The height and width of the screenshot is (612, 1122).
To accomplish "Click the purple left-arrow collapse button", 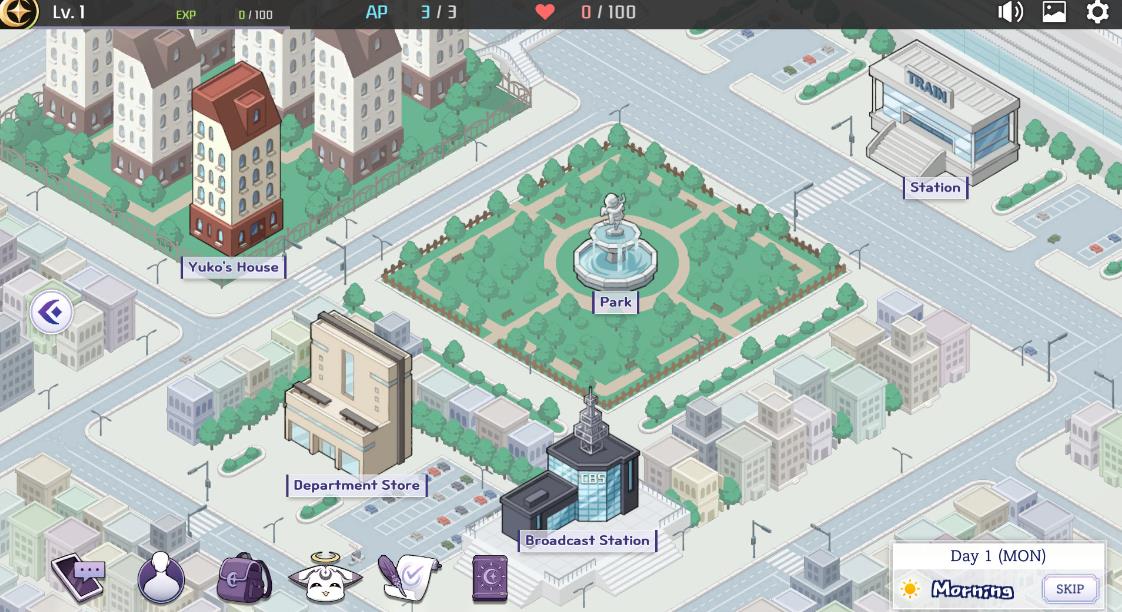I will (51, 313).
